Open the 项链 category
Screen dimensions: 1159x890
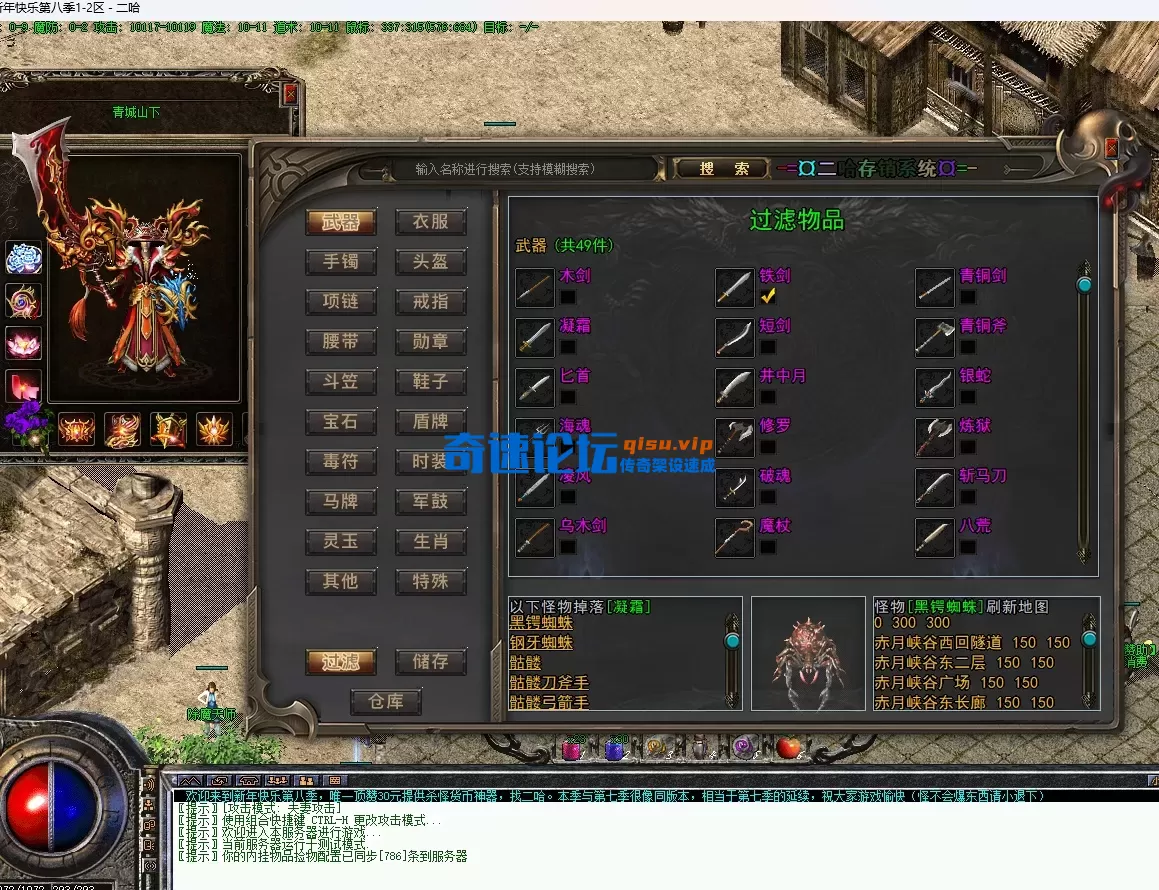(341, 302)
